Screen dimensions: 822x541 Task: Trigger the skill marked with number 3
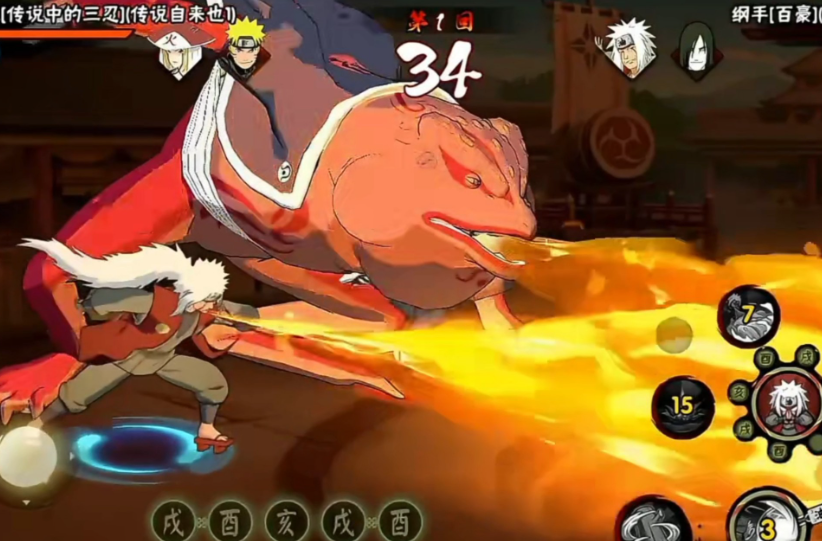[x=768, y=519]
